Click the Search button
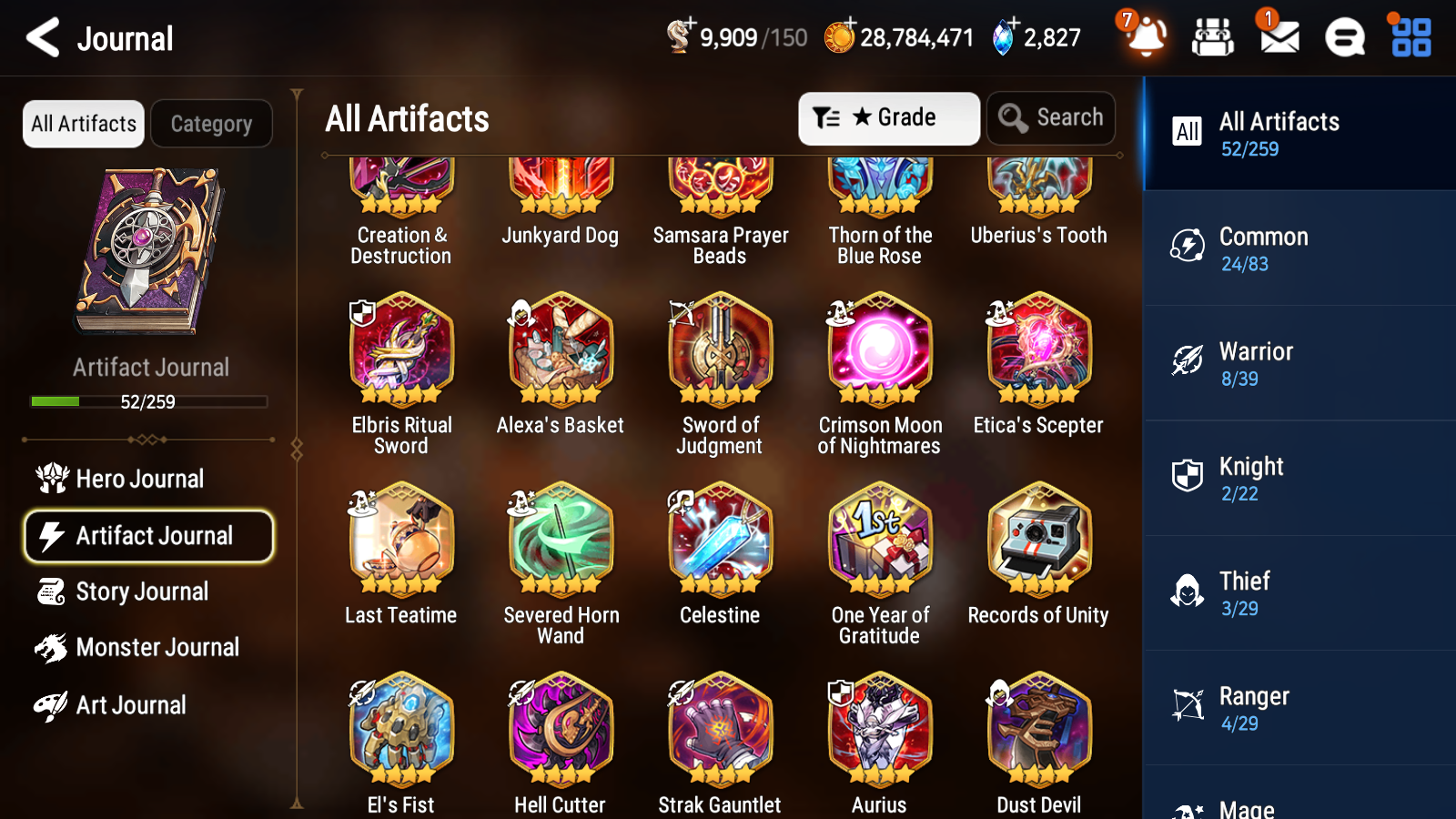The height and width of the screenshot is (819, 1456). tap(1051, 117)
